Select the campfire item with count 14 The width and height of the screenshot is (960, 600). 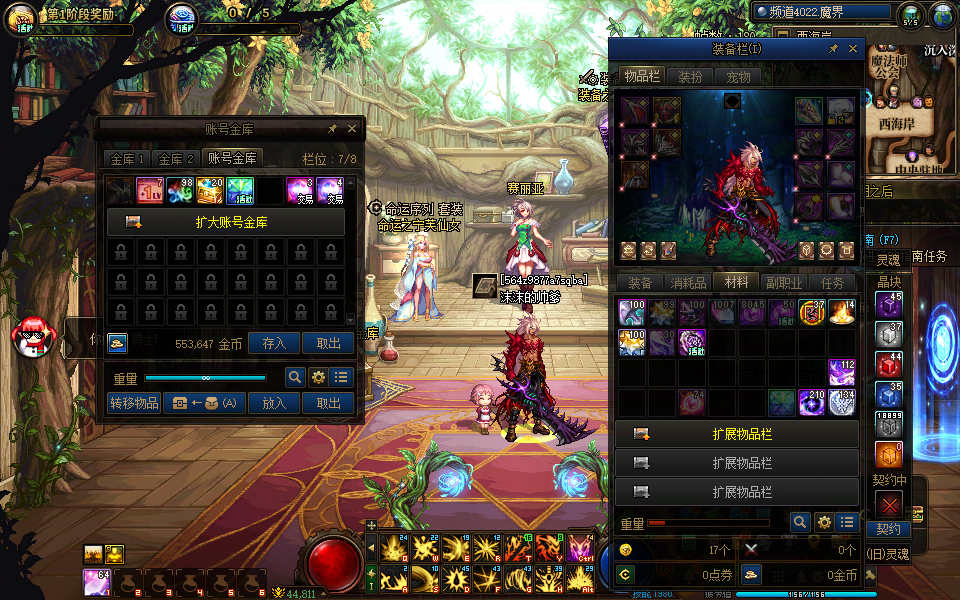click(843, 313)
